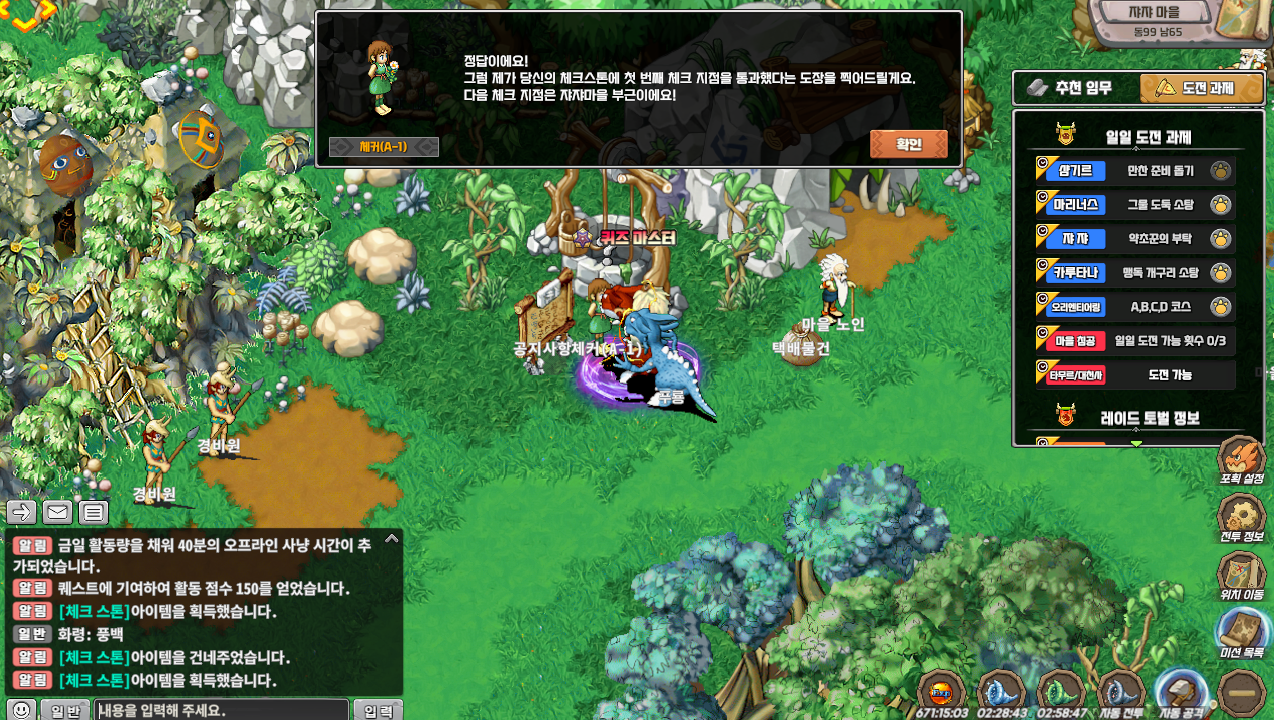Viewport: 1274px width, 720px height.
Task: Toggle the 자동 전투 auto battle
Action: coord(1121,692)
